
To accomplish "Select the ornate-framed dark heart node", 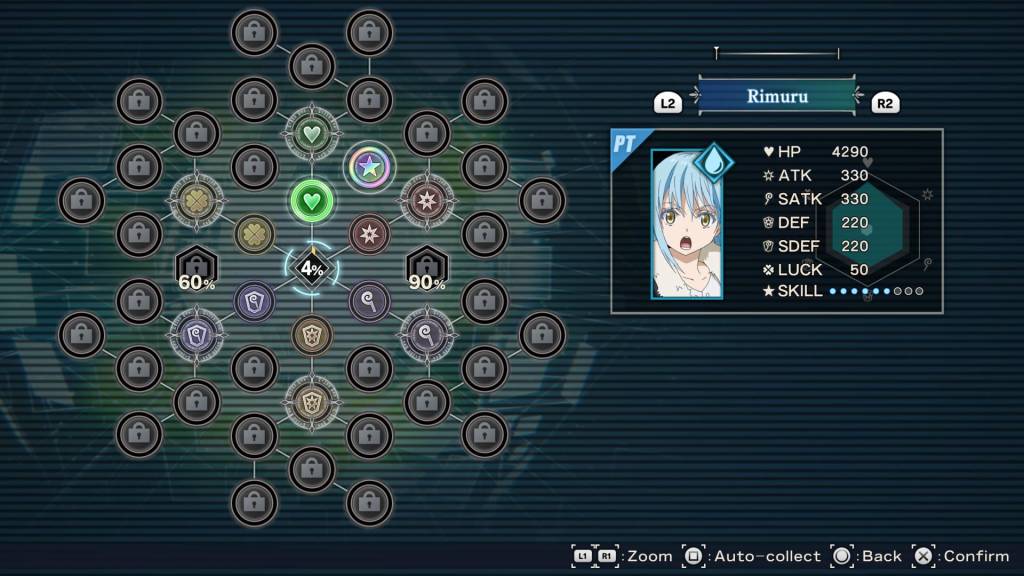I will pyautogui.click(x=312, y=132).
